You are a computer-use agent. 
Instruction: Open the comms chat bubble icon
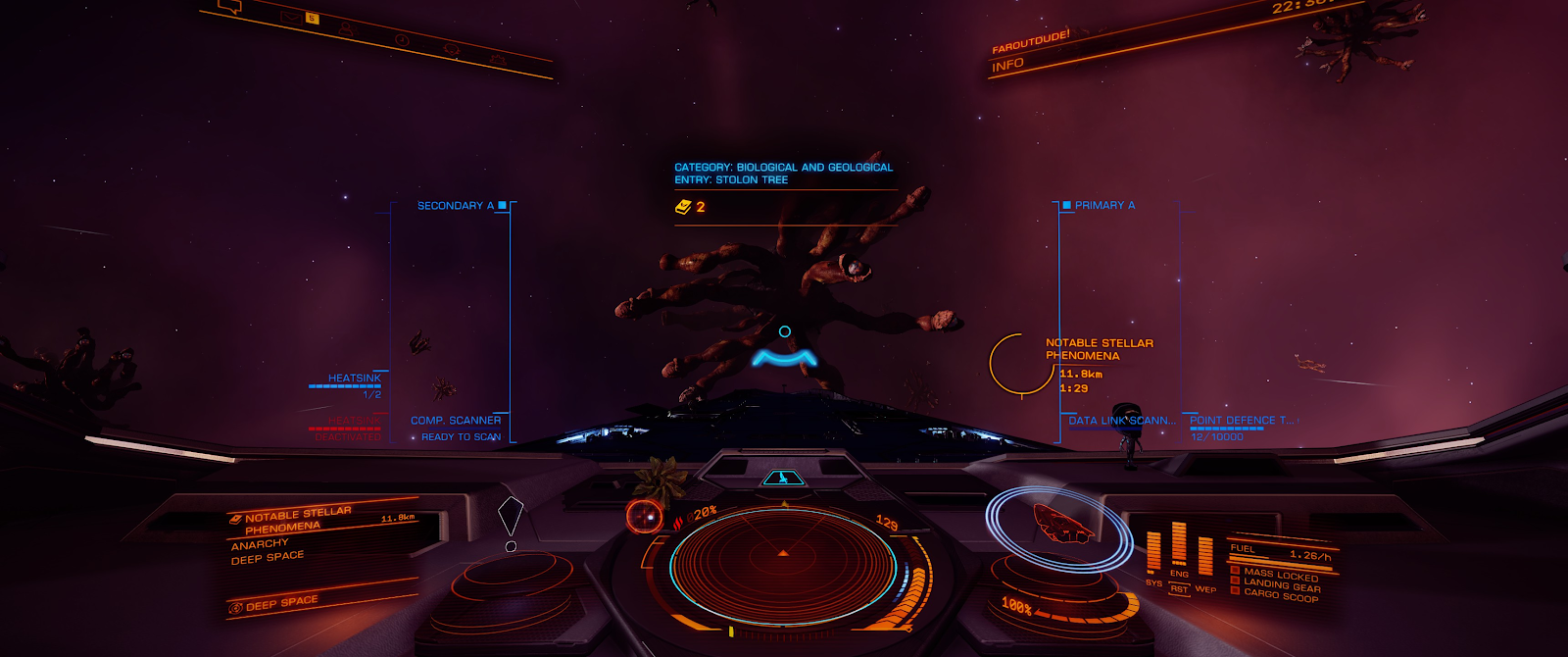pyautogui.click(x=229, y=7)
